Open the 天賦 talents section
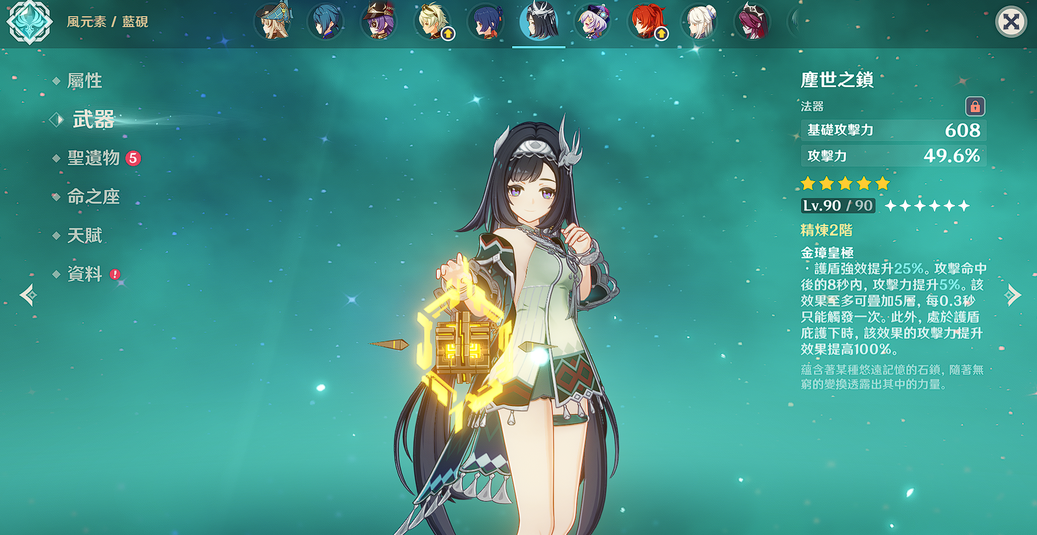Viewport: 1037px width, 535px height. pos(84,236)
